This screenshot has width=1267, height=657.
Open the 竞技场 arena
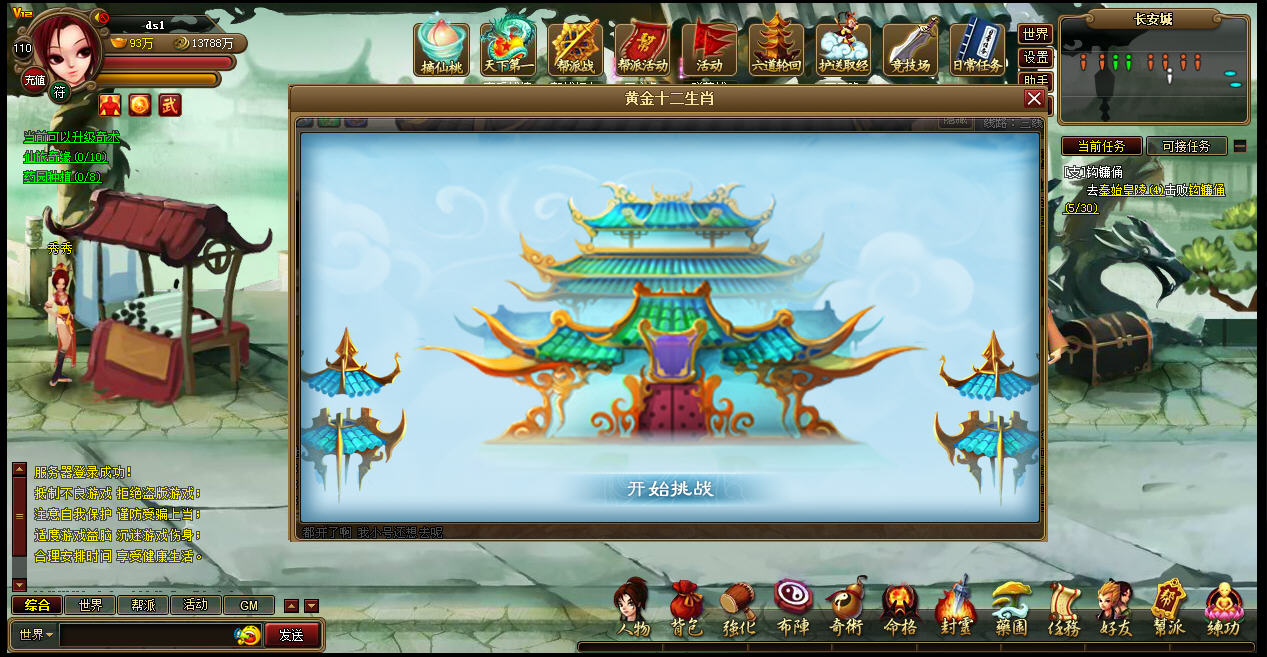(910, 48)
